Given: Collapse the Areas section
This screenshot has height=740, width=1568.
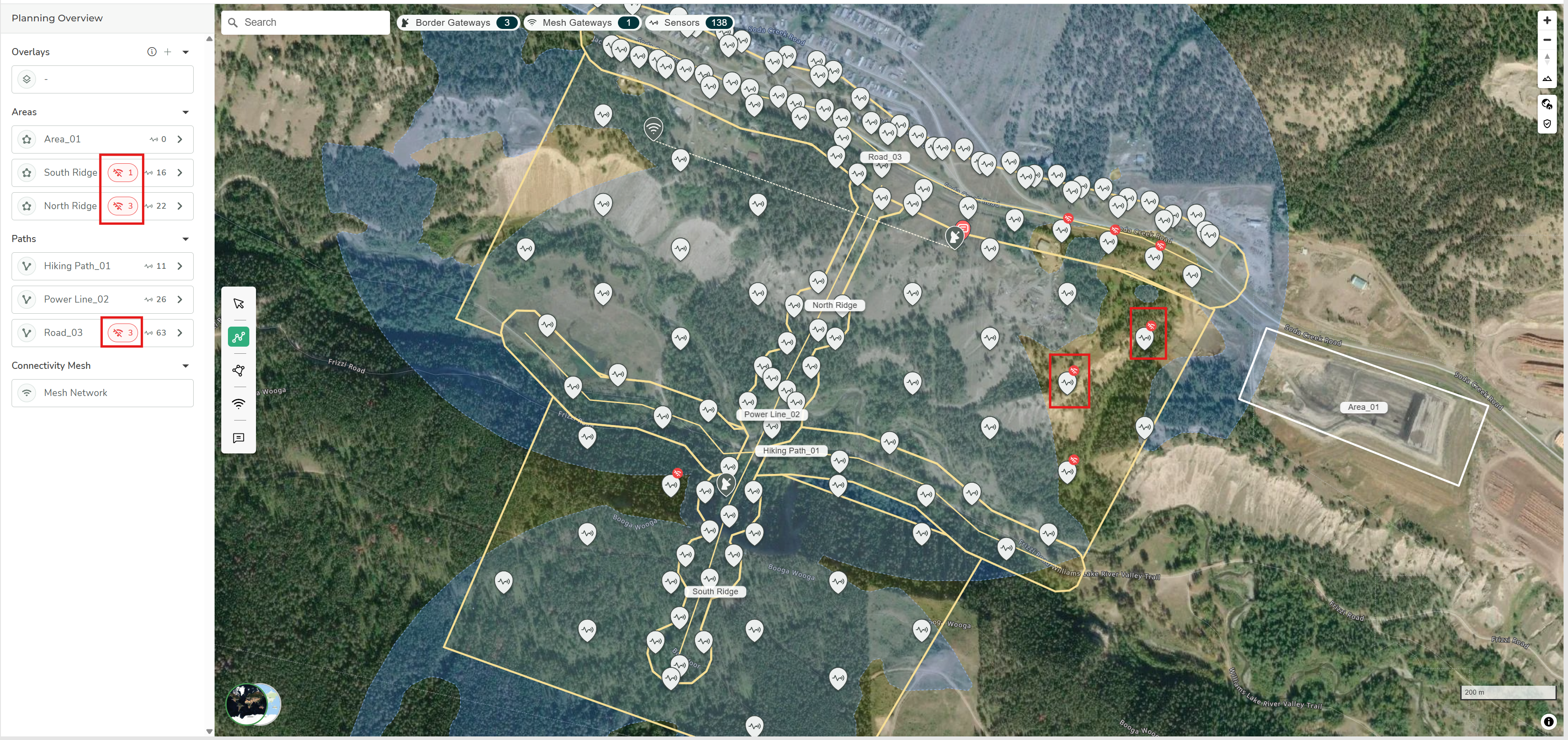Looking at the screenshot, I should [186, 112].
